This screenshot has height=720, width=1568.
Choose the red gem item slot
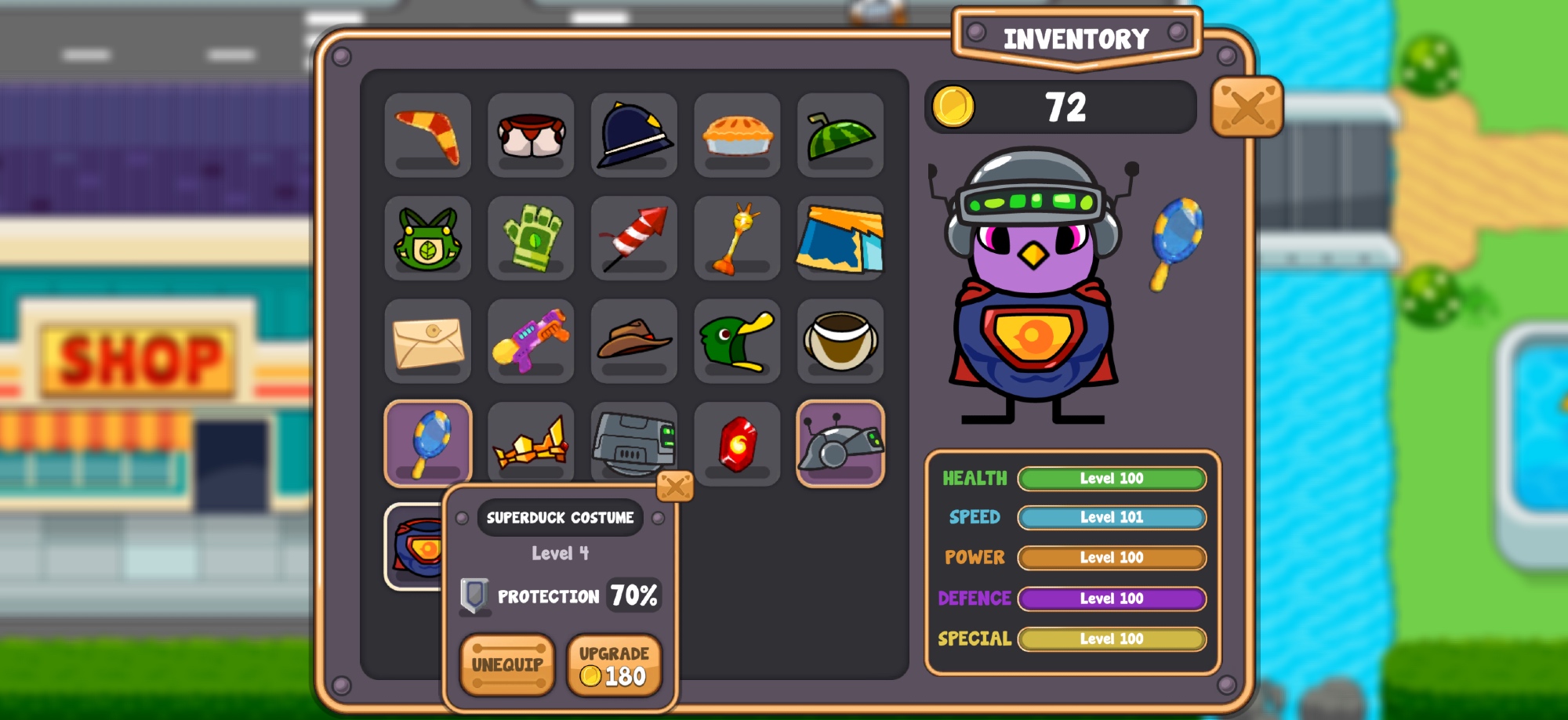pyautogui.click(x=737, y=443)
